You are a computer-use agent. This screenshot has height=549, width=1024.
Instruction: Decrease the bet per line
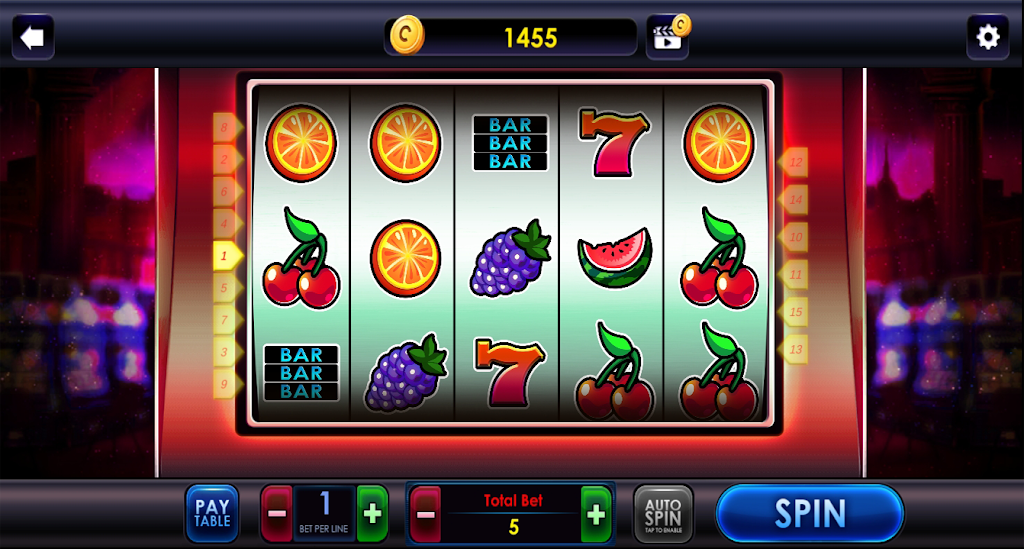(x=277, y=514)
